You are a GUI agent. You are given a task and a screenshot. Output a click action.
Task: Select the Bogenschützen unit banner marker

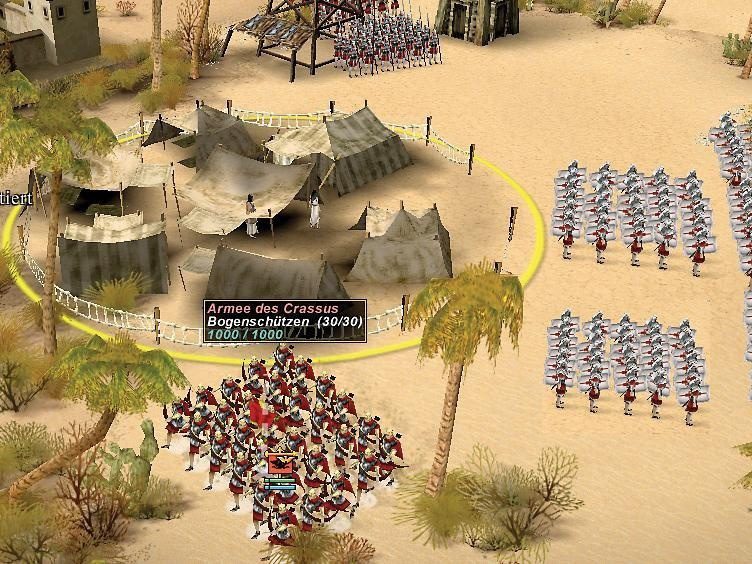(x=280, y=464)
